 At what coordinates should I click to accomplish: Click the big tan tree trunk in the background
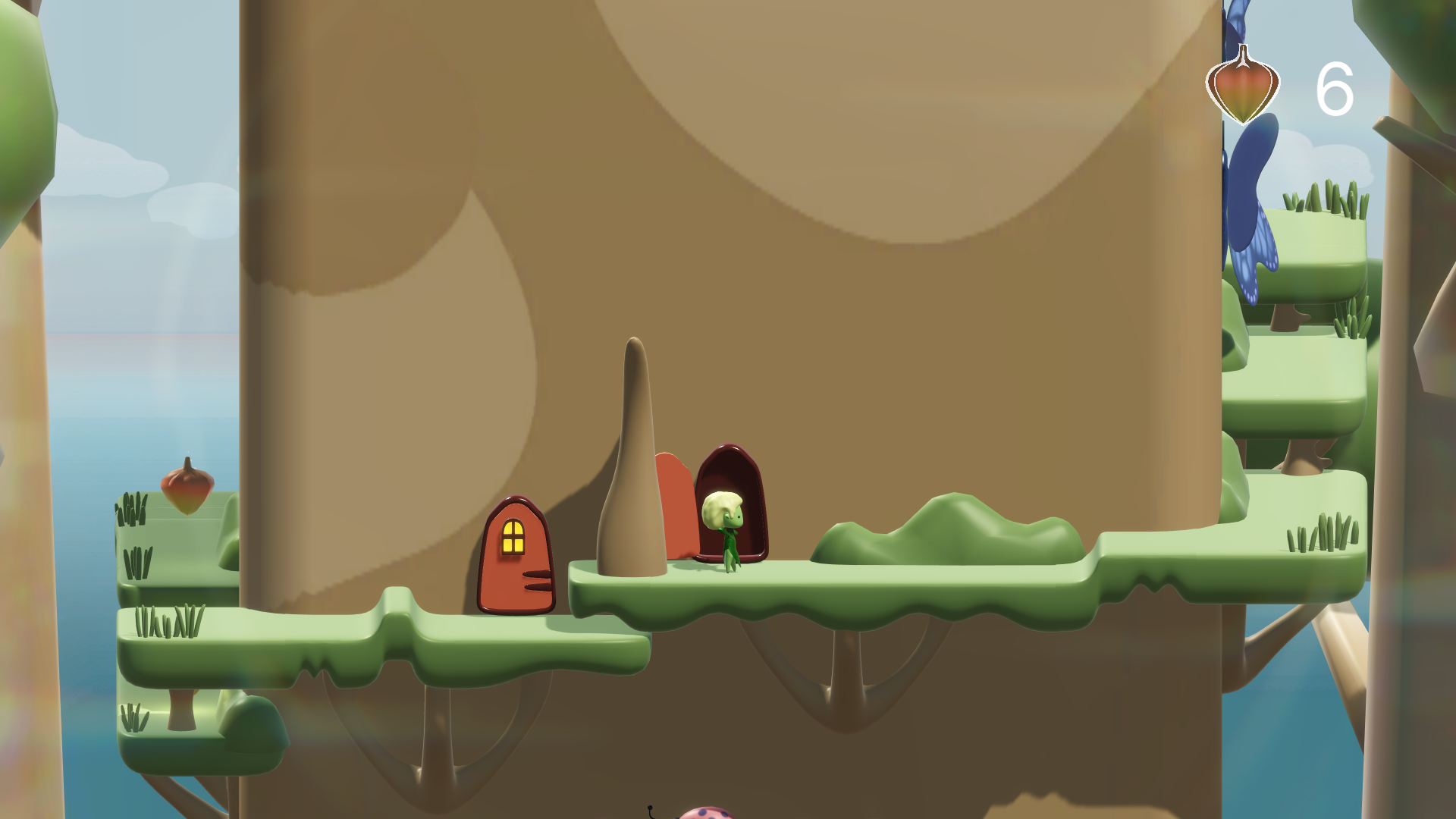click(x=682, y=227)
